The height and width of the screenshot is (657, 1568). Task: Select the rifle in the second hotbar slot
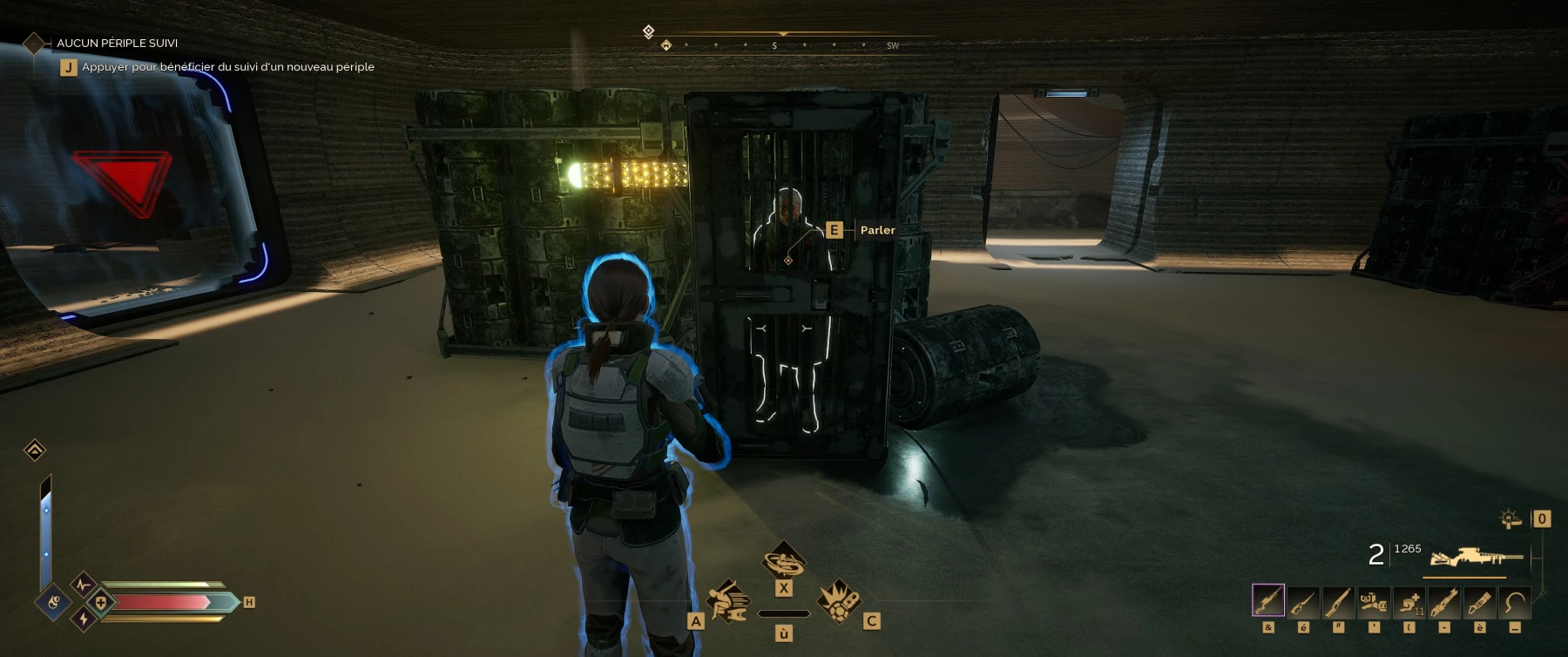point(1302,601)
